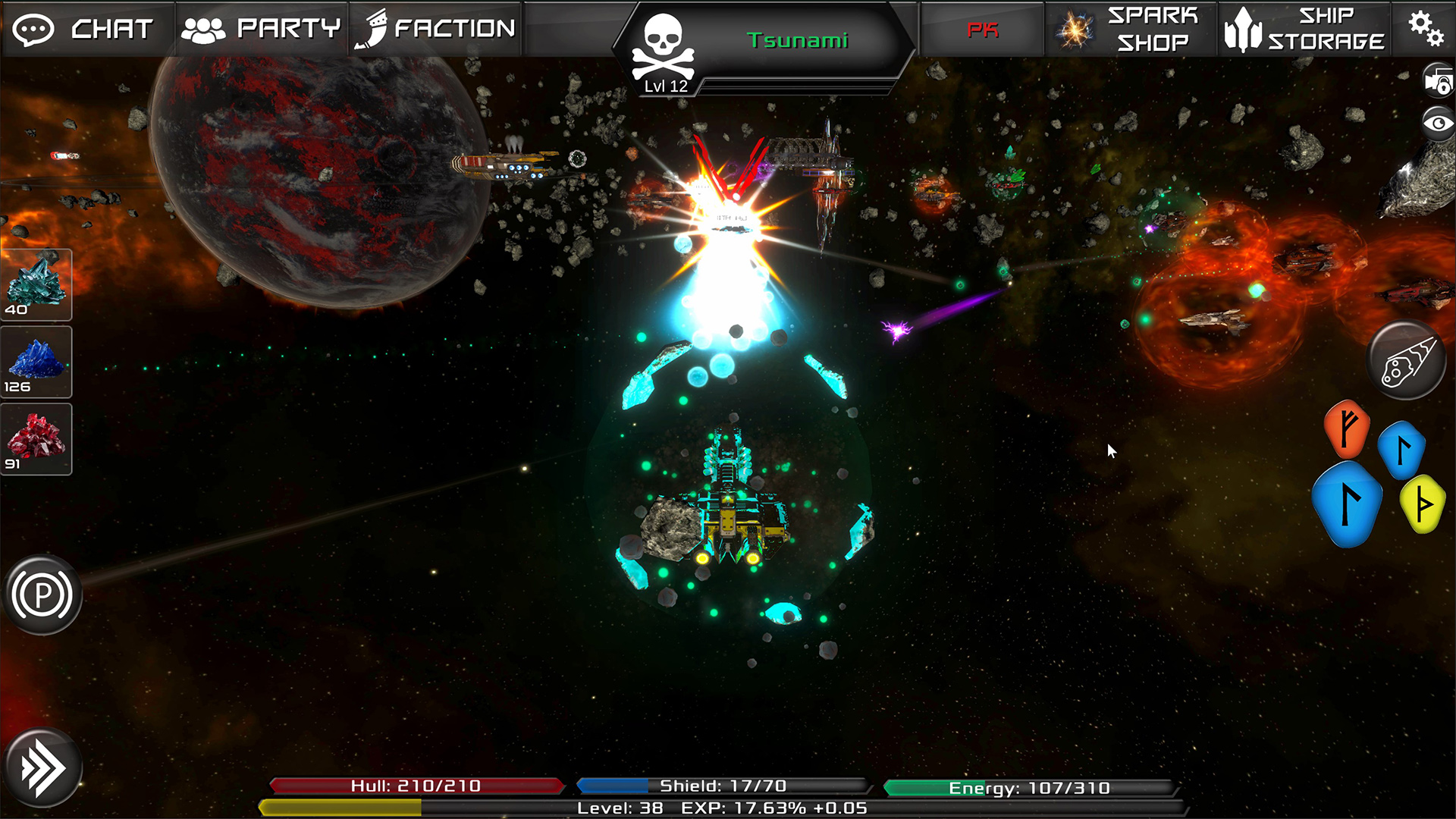Open the Spark Shop
Screen dimensions: 1456x819
(1131, 29)
